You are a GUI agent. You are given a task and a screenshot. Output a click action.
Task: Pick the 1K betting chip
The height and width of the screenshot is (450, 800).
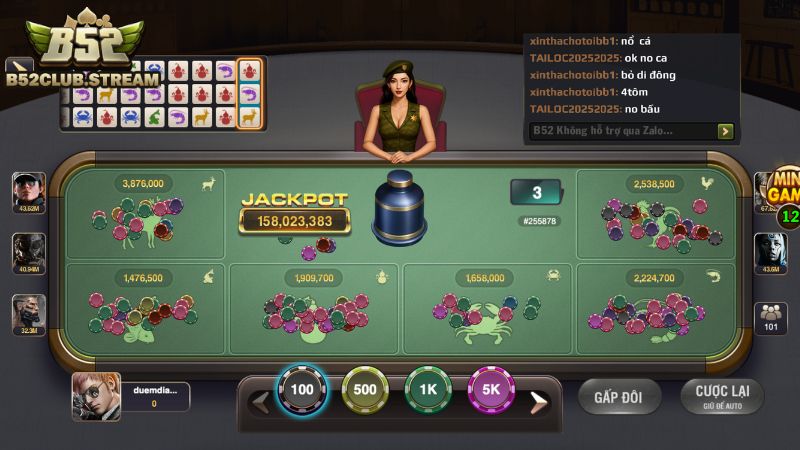[428, 391]
